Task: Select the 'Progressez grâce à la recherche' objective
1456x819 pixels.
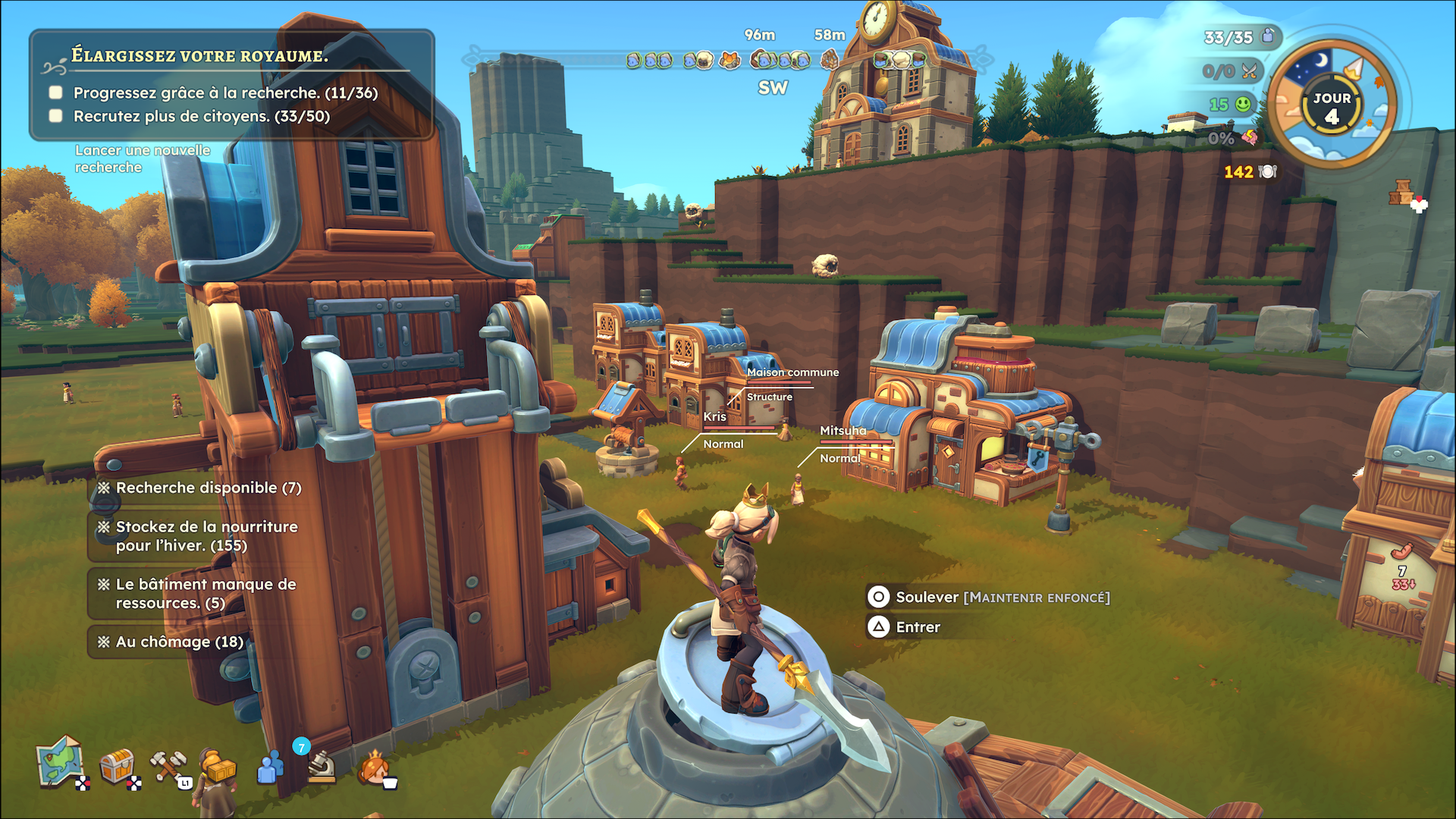Action: point(225,93)
